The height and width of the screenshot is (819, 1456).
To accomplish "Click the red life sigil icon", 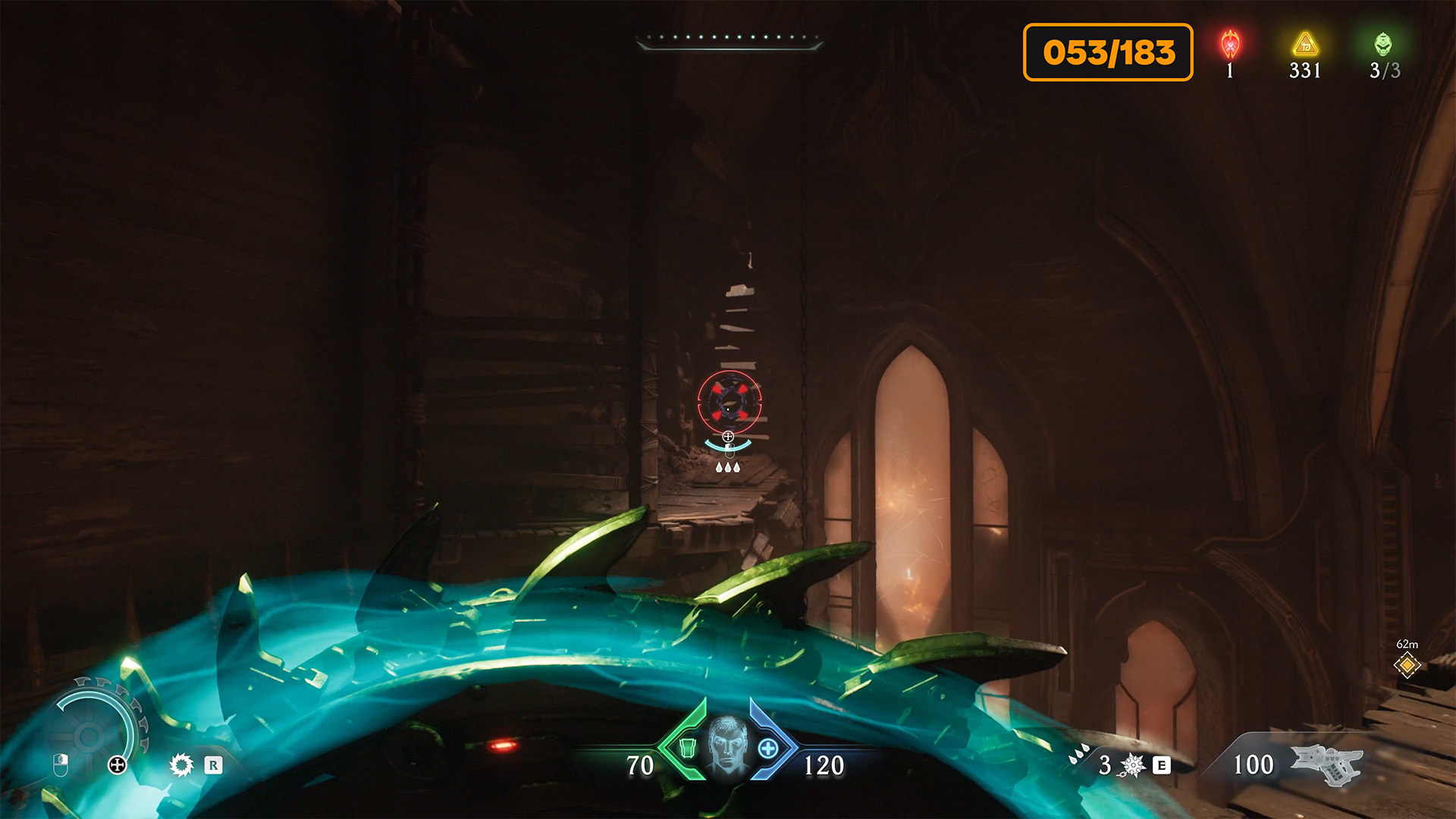I will pos(1230,44).
